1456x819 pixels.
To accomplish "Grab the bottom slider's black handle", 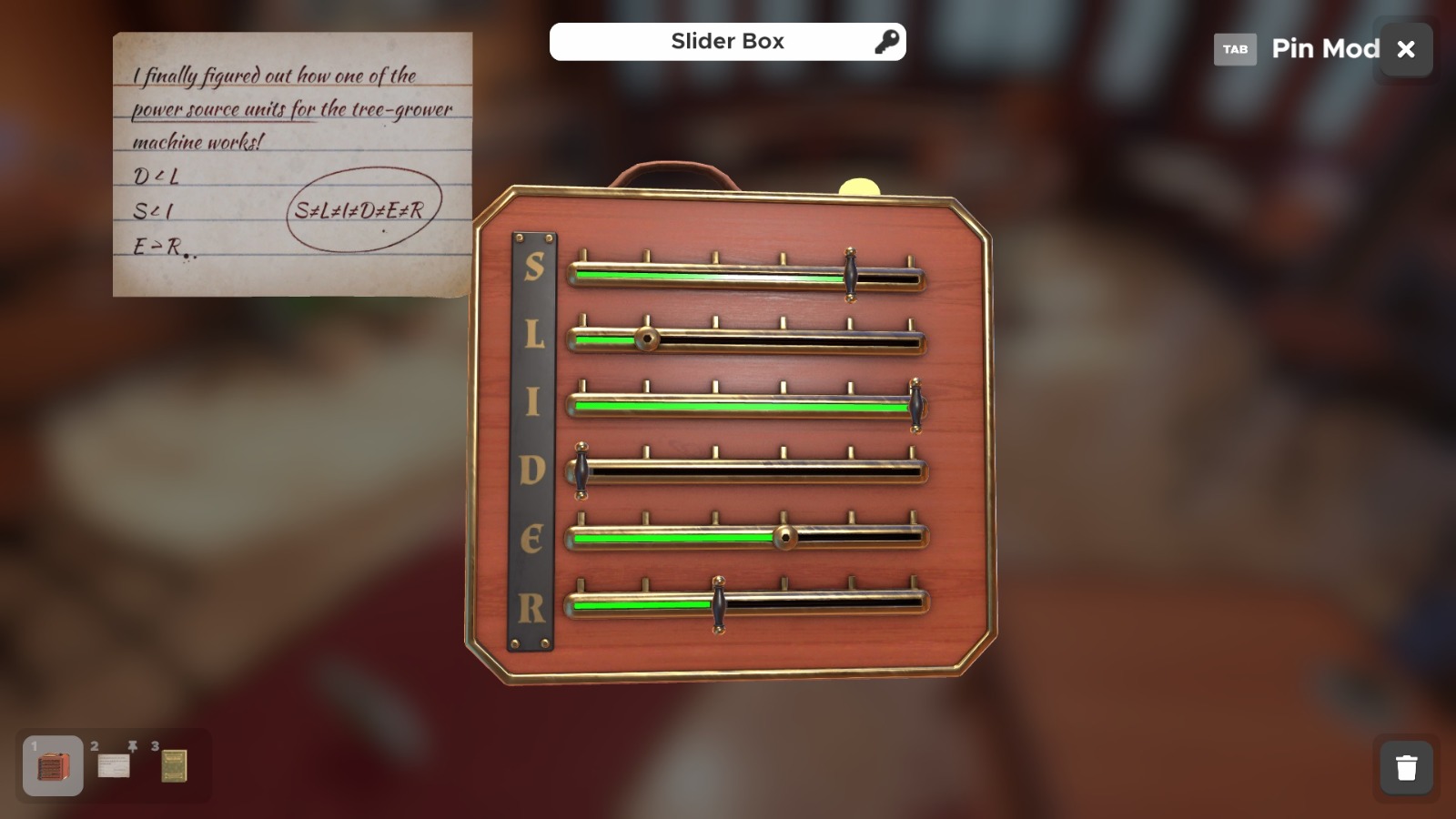I will point(719,603).
